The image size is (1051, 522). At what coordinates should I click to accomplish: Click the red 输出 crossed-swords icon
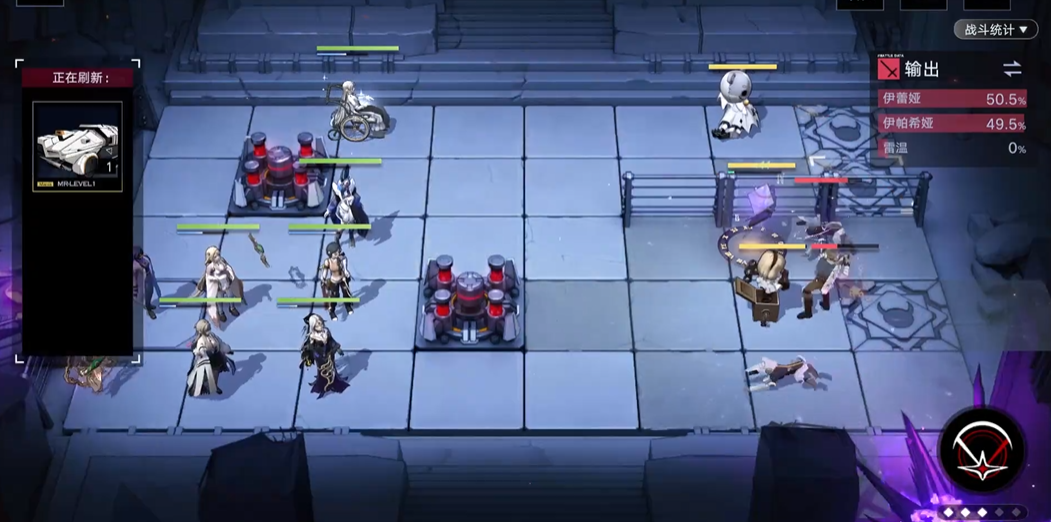point(888,69)
